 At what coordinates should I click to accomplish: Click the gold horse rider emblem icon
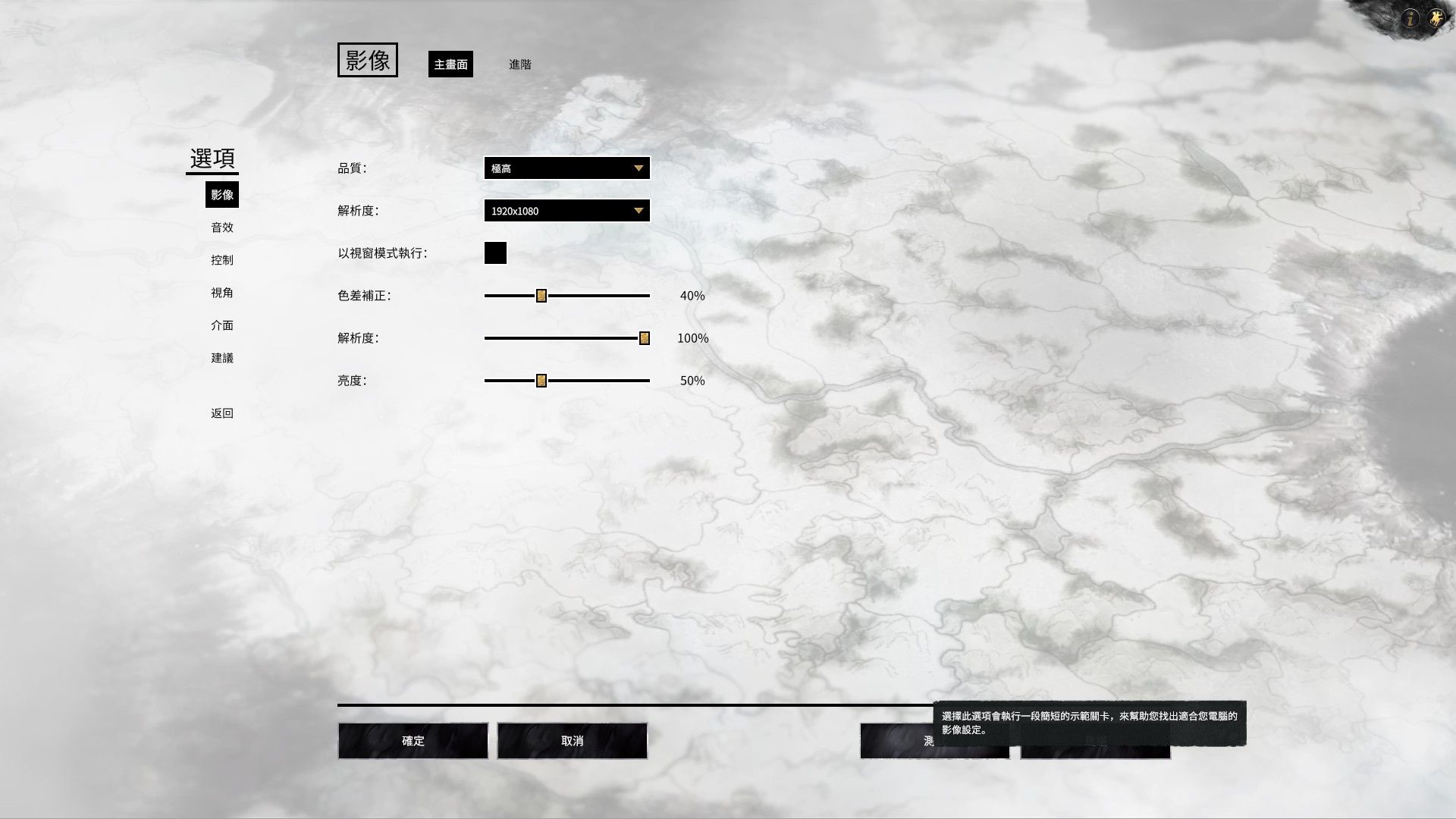[x=1436, y=18]
